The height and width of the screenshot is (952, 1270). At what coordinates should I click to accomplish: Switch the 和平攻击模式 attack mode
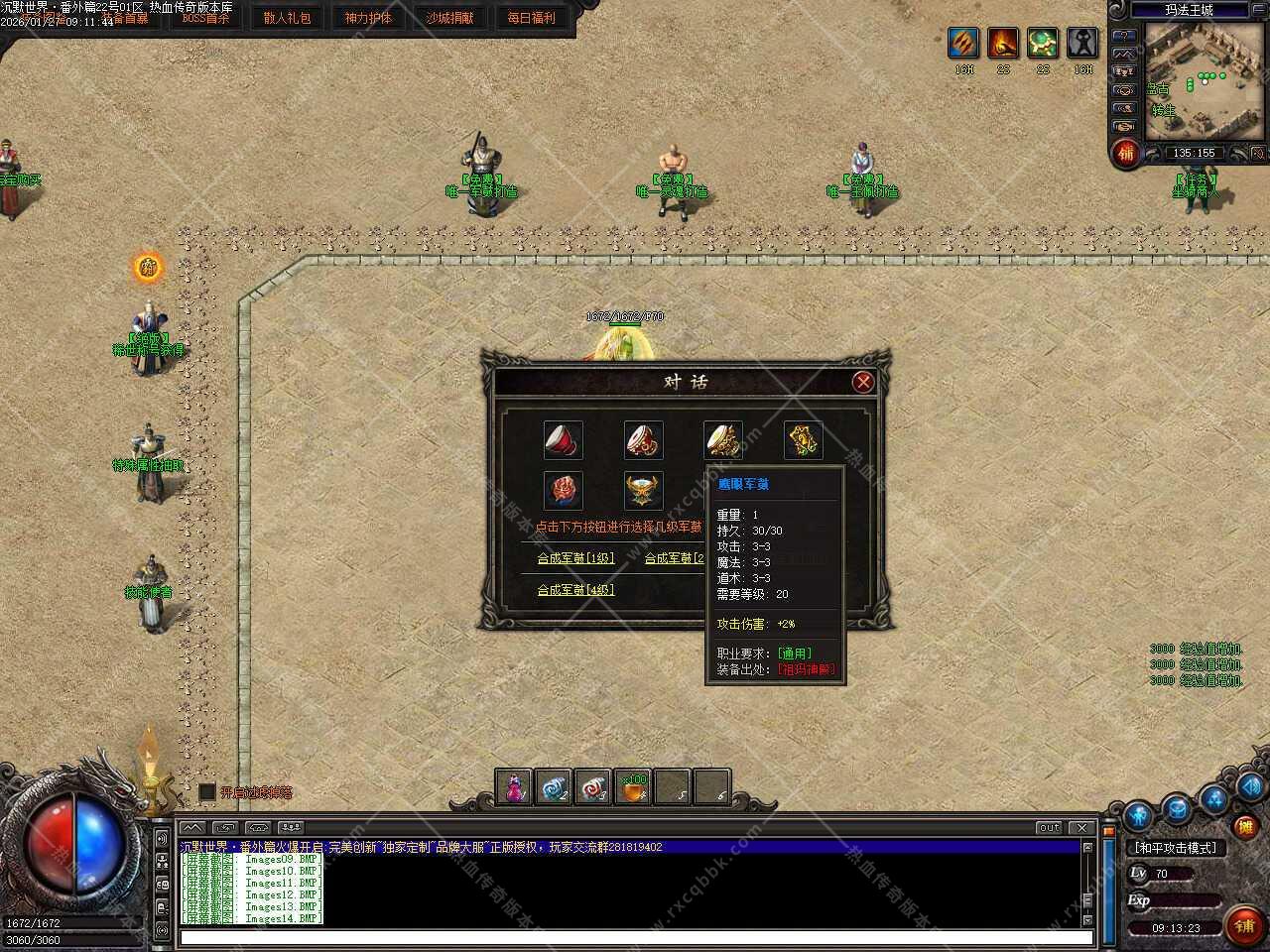[x=1175, y=848]
